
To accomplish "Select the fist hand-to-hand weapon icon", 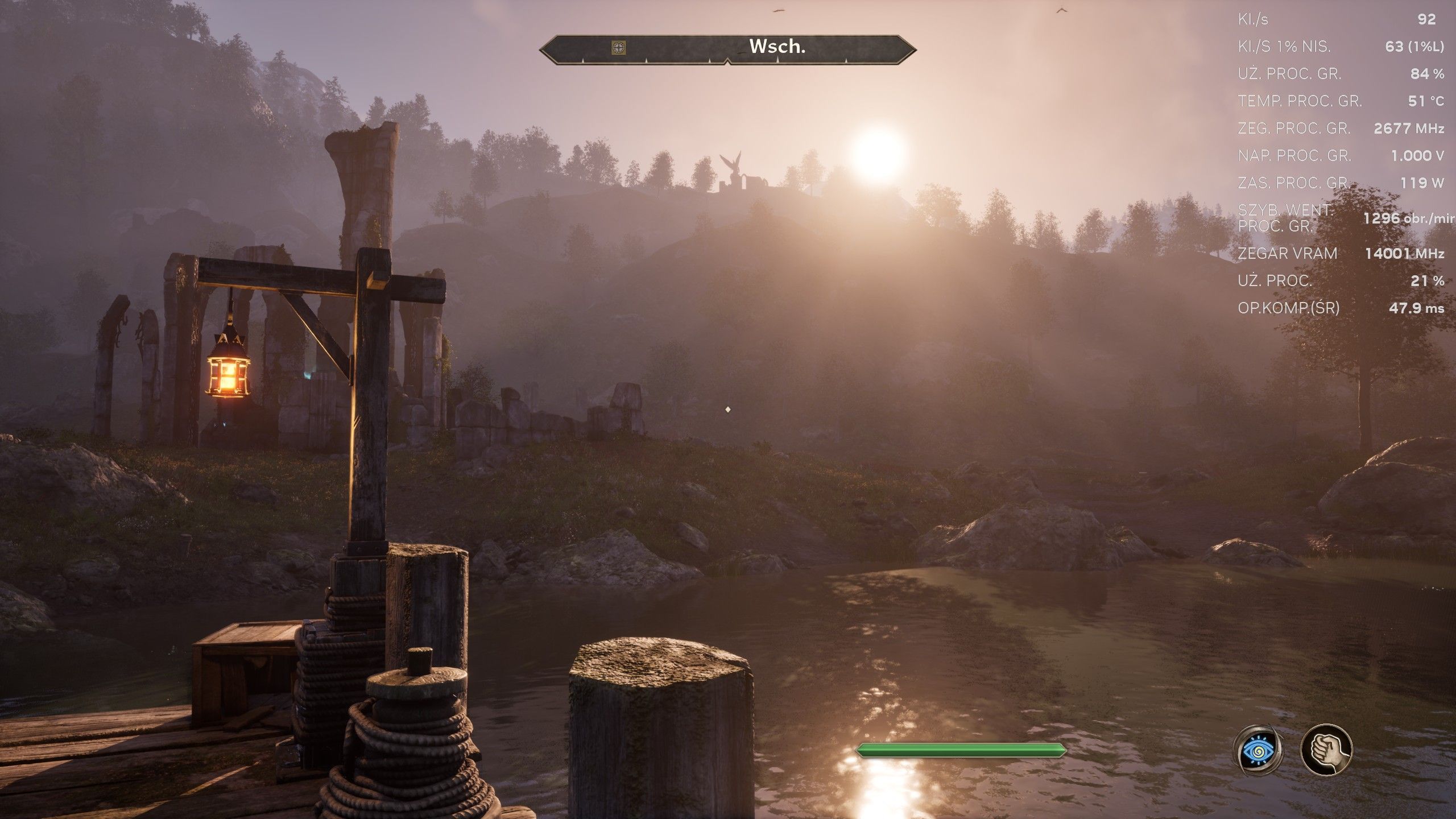I will coord(1326,750).
